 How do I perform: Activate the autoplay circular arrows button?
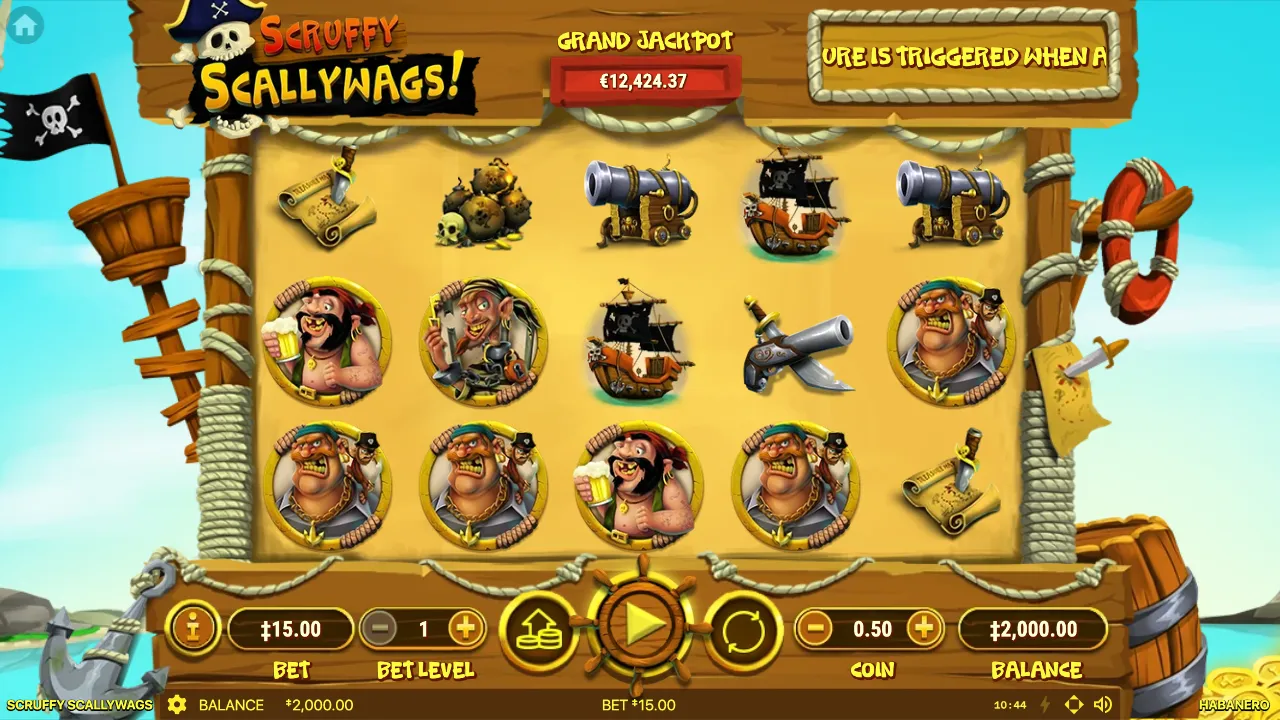click(x=743, y=630)
